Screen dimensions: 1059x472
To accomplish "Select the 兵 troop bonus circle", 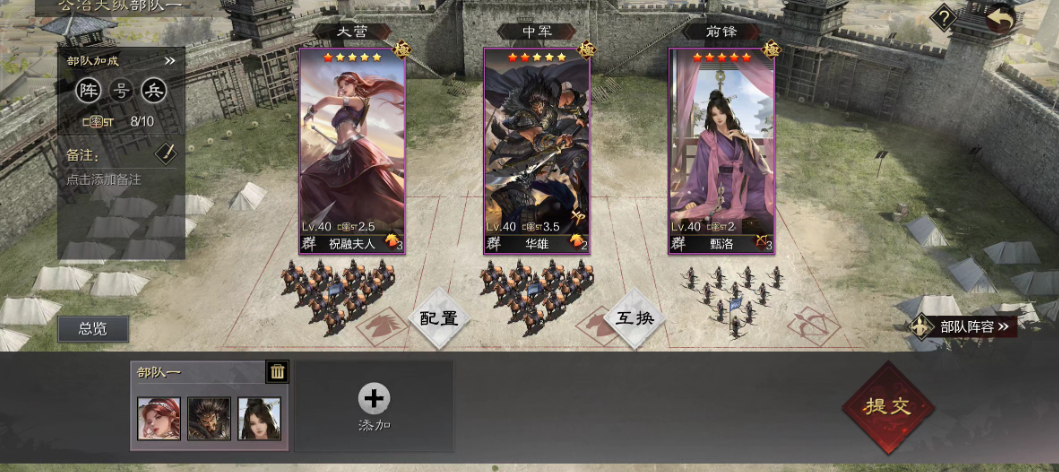I will pyautogui.click(x=154, y=90).
